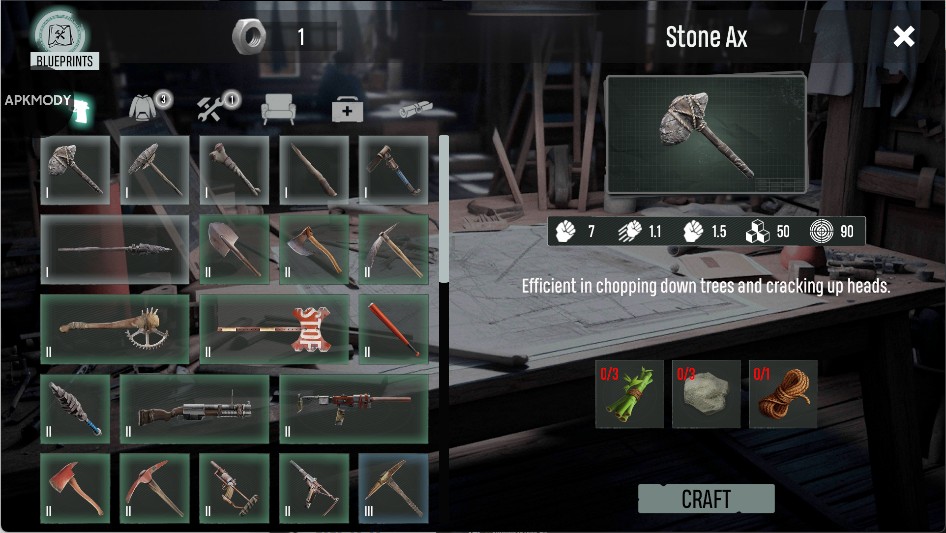This screenshot has width=946, height=533.
Task: Choose the stop sign axe blueprint
Action: pos(274,328)
